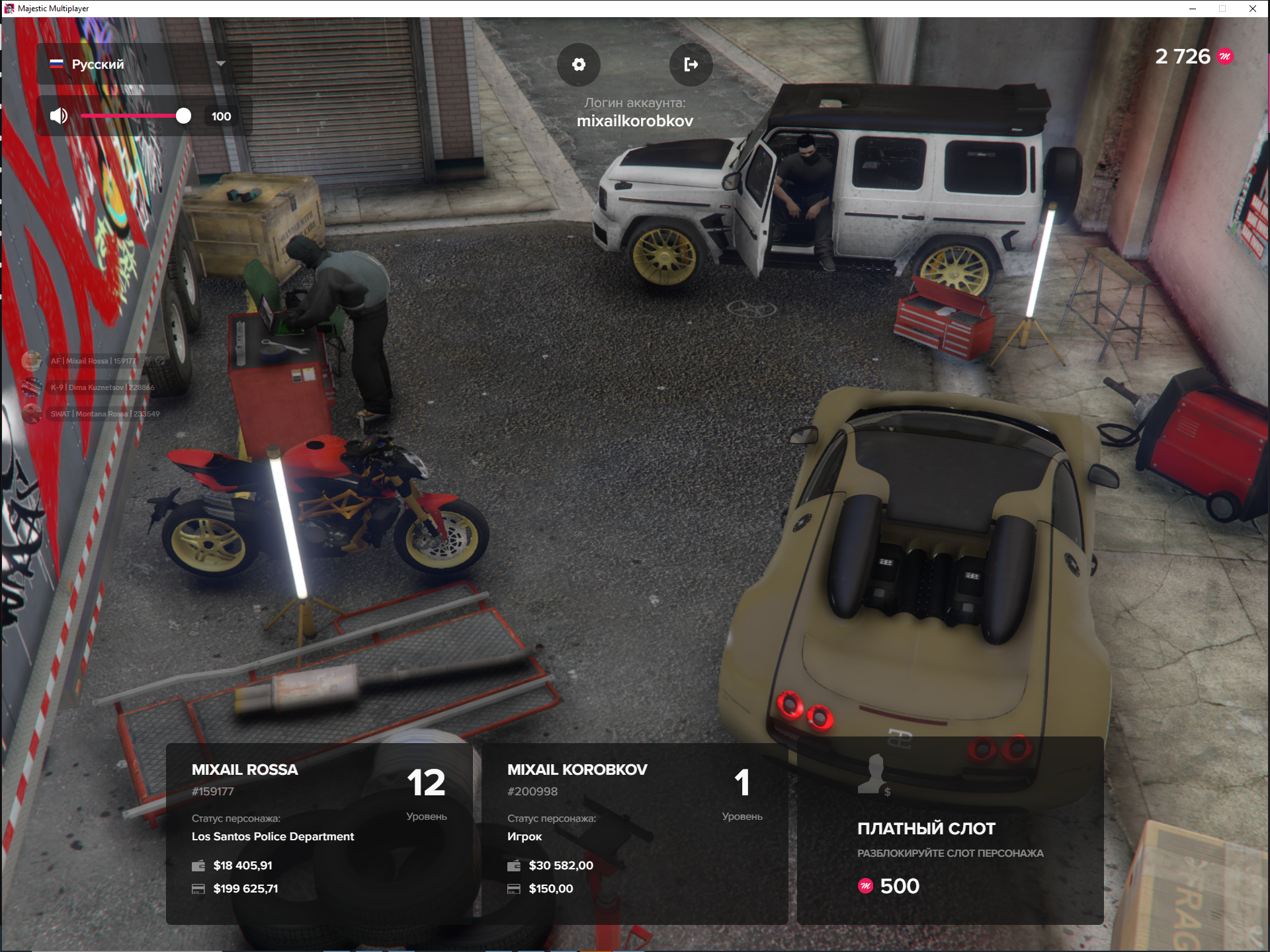
Task: Open the Русский language dropdown
Action: (x=144, y=64)
